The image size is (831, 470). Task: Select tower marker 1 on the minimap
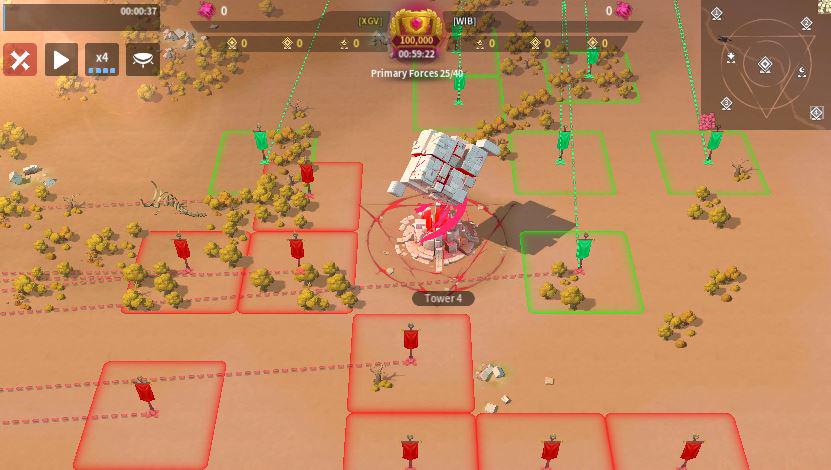pos(717,14)
